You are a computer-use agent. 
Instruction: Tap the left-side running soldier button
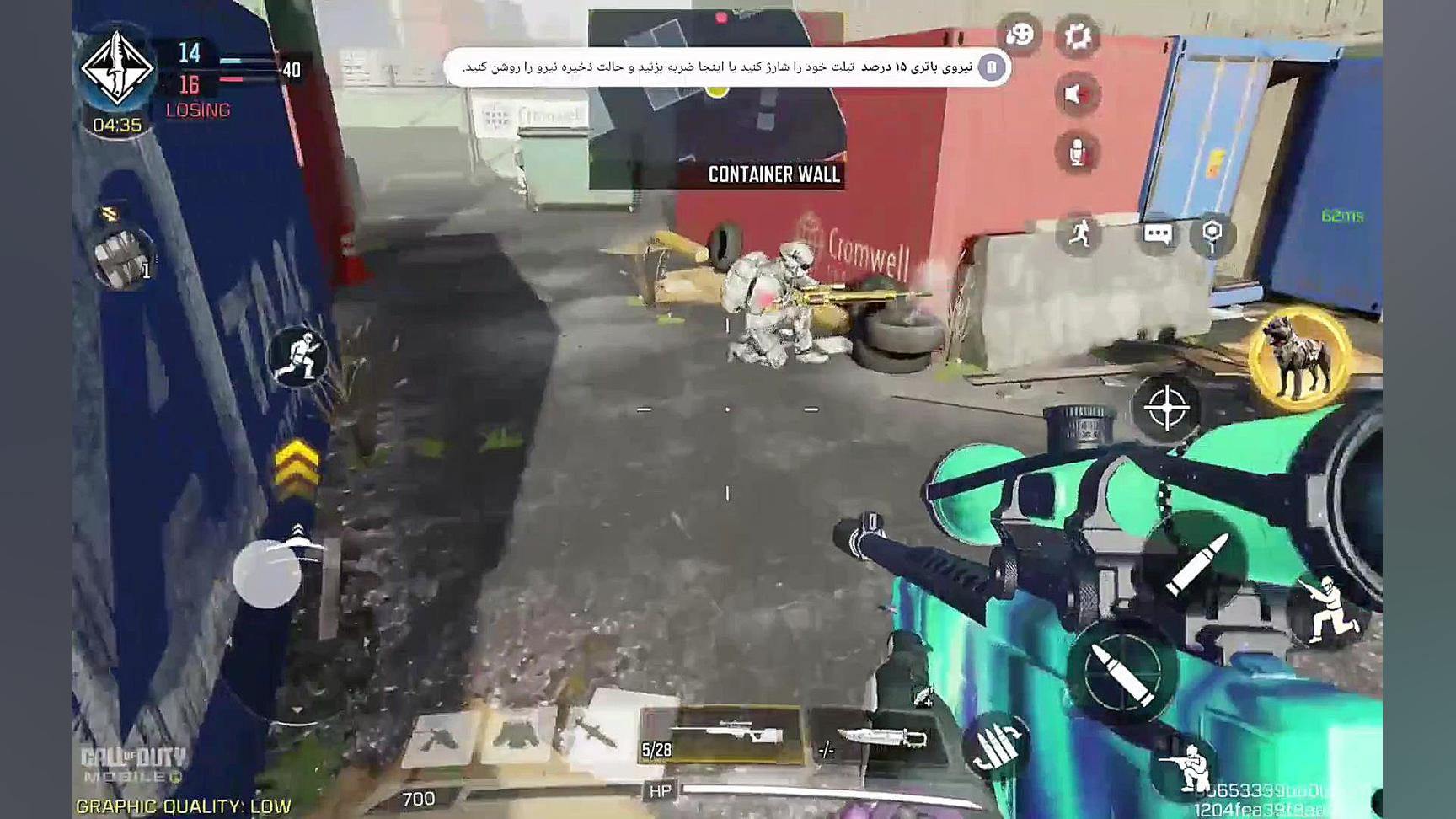coord(297,356)
